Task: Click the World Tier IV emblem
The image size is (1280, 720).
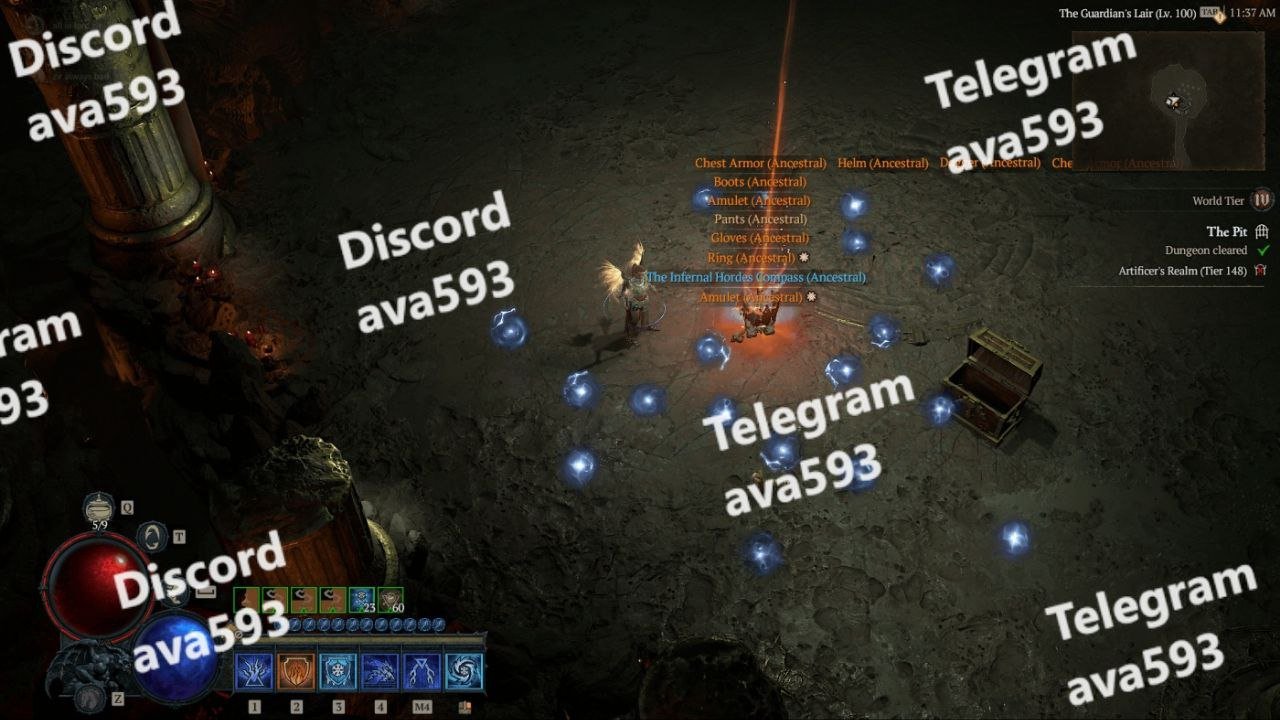Action: coord(1262,200)
